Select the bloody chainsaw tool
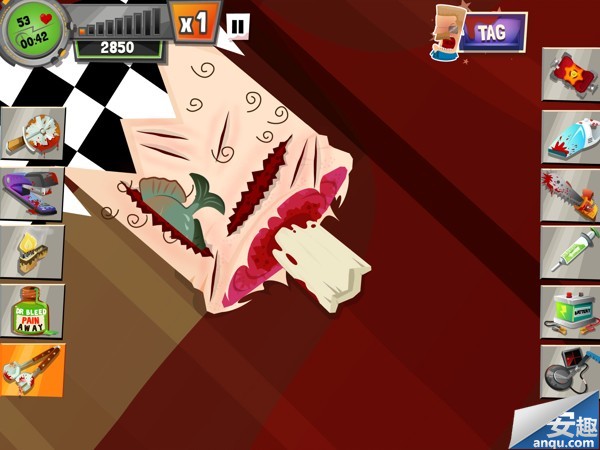 coord(571,194)
